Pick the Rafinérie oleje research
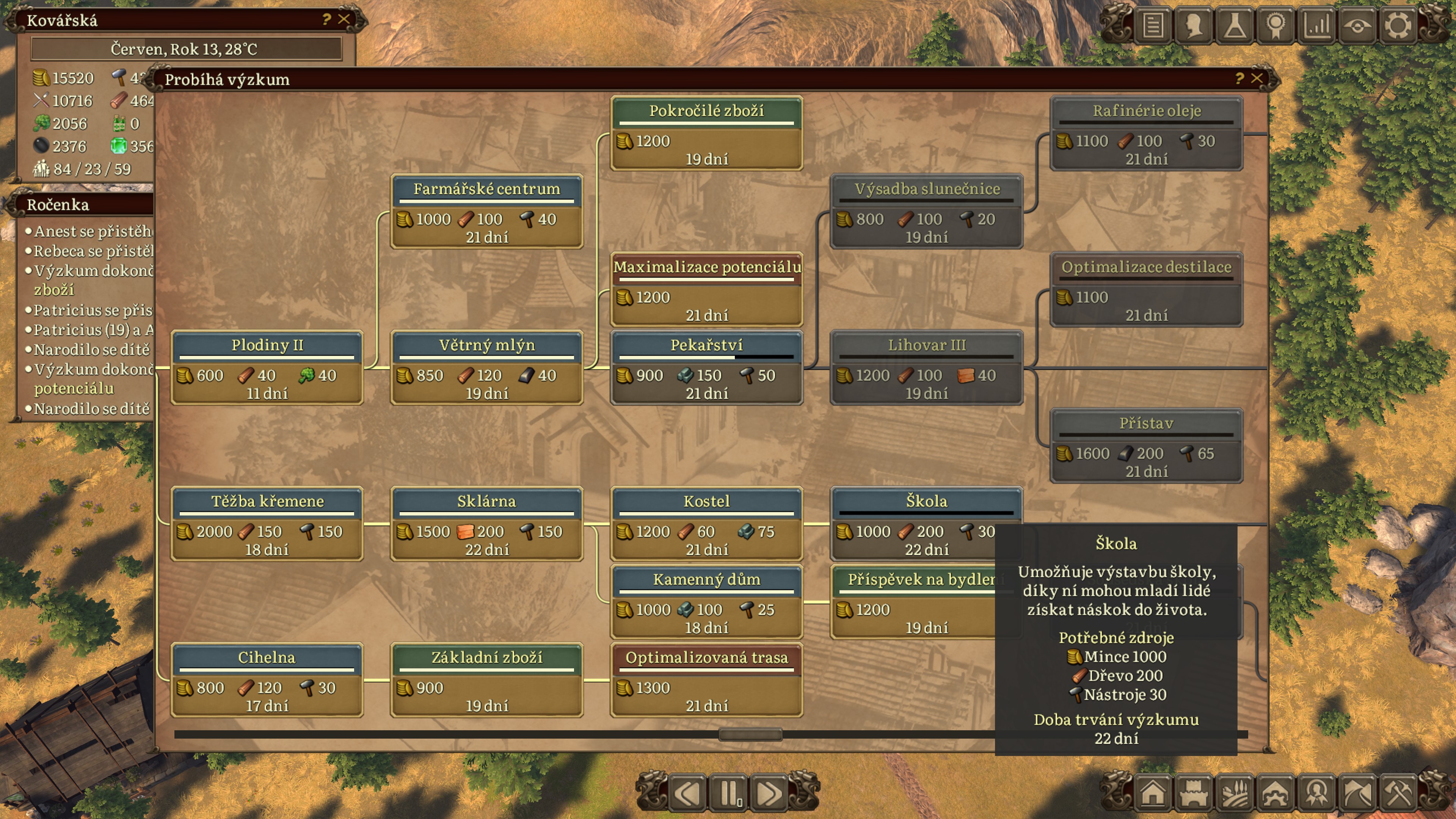 point(1146,133)
